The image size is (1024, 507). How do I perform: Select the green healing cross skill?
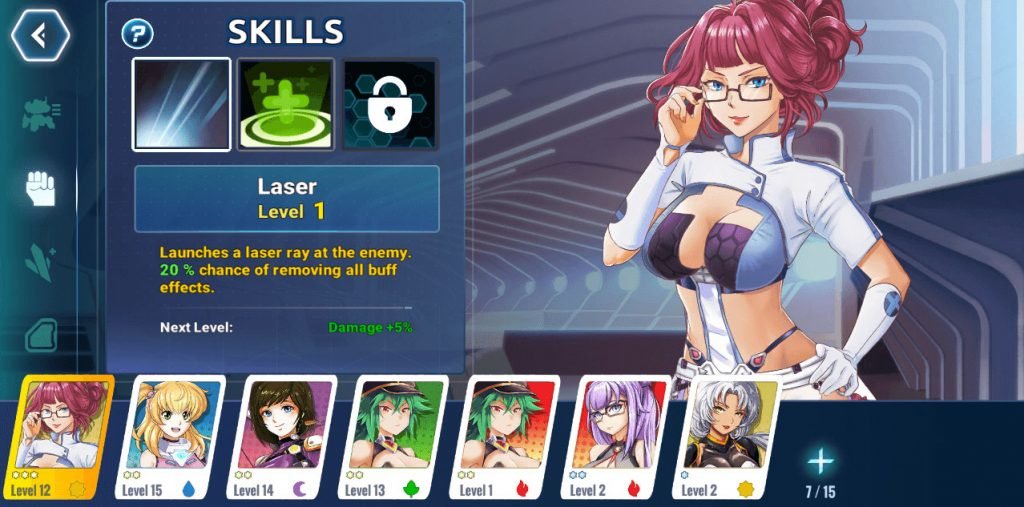click(286, 104)
